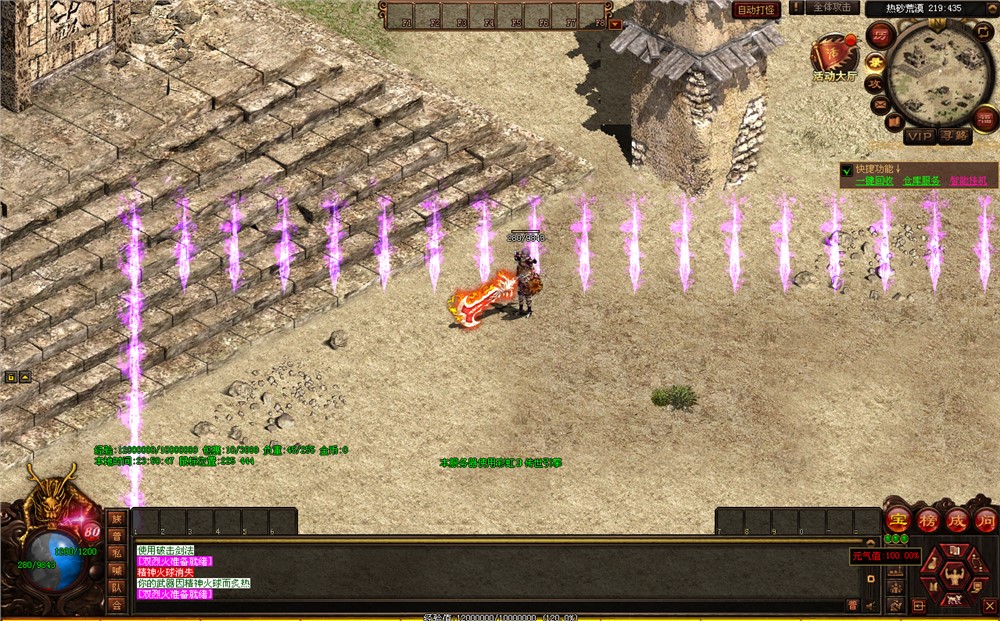Image resolution: width=1000 pixels, height=621 pixels.
Task: Select the 喊 shout chat channel
Action: pos(117,570)
